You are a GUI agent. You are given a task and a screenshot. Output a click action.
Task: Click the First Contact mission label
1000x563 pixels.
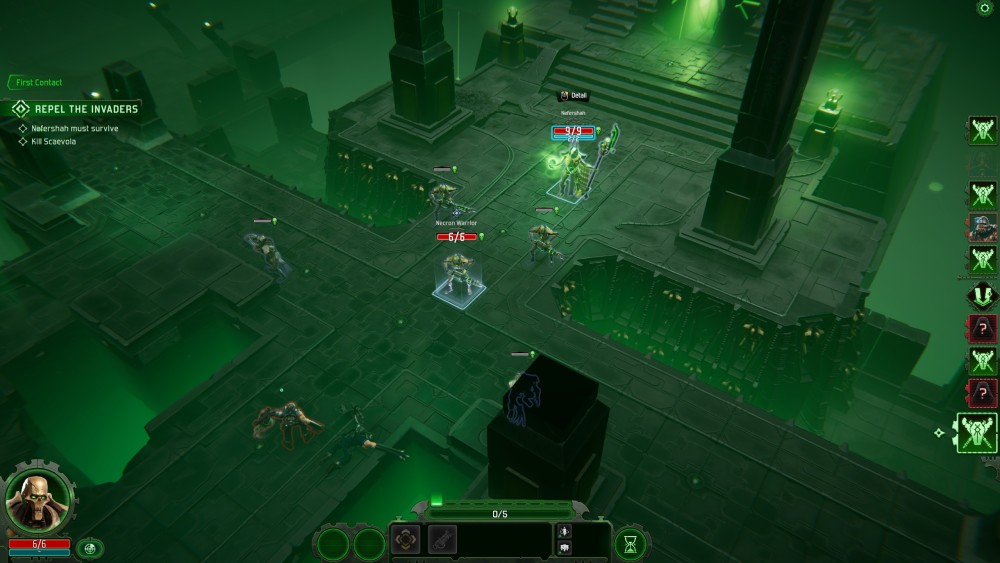tap(38, 82)
